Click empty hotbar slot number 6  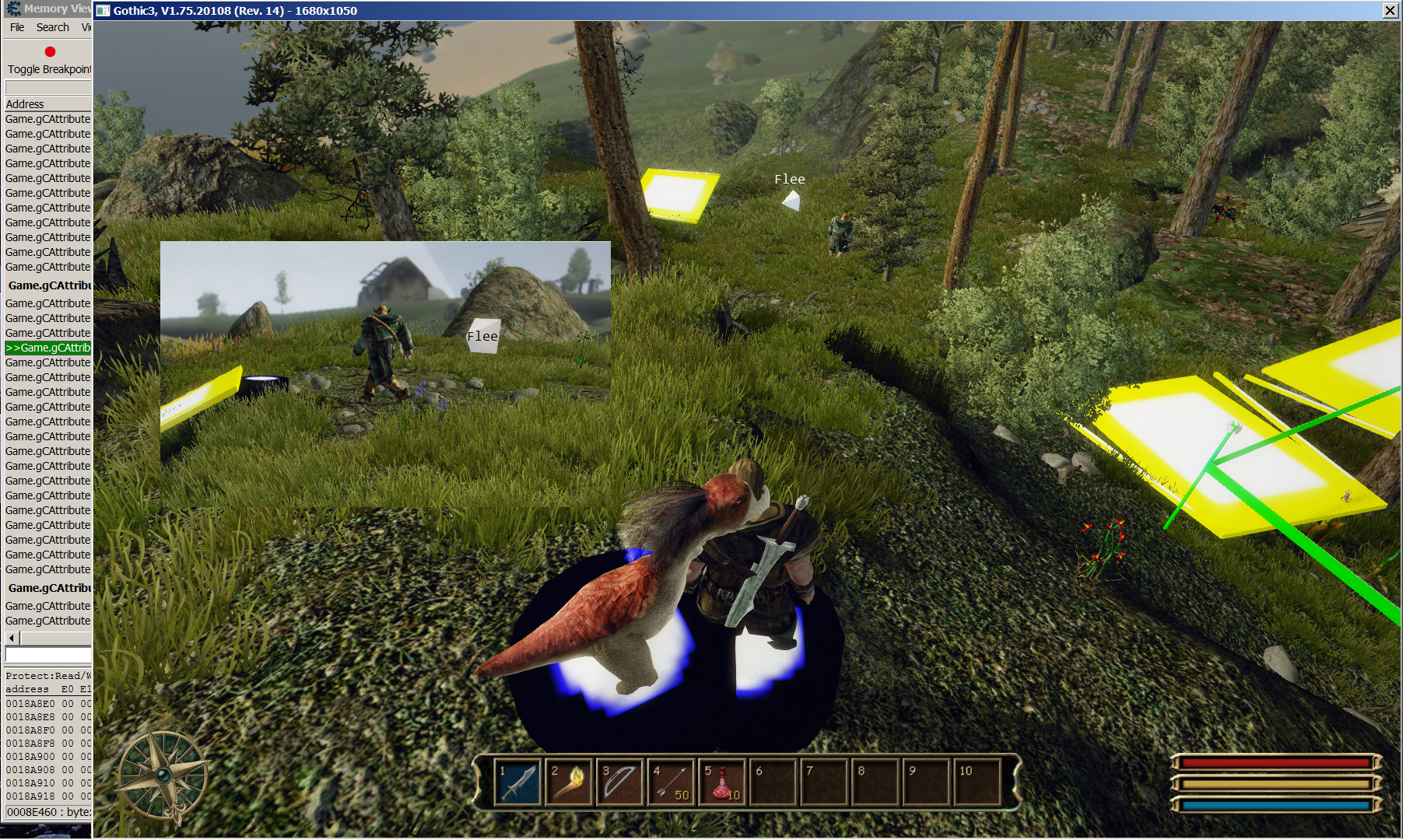pyautogui.click(x=773, y=782)
